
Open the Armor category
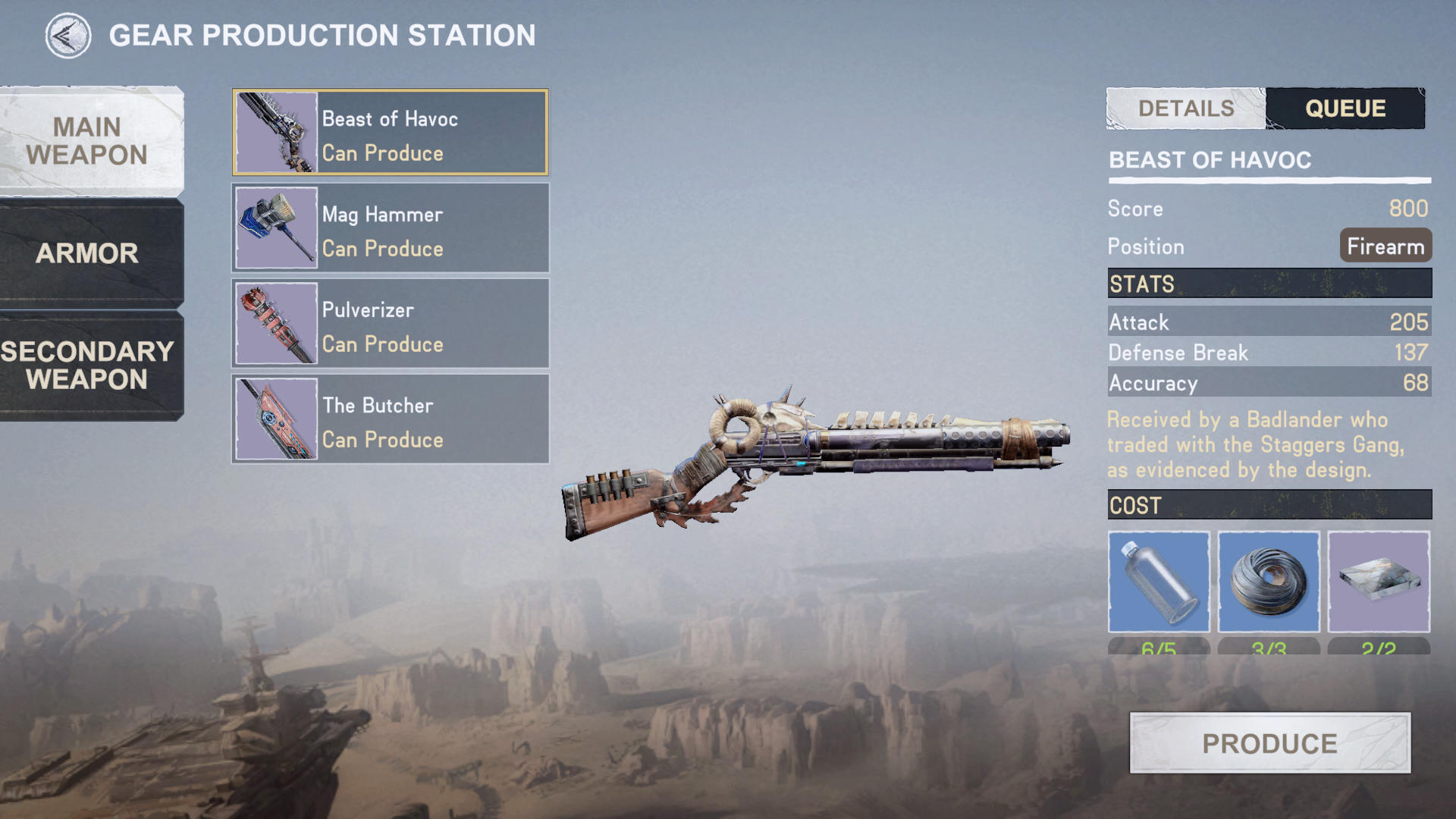click(87, 253)
